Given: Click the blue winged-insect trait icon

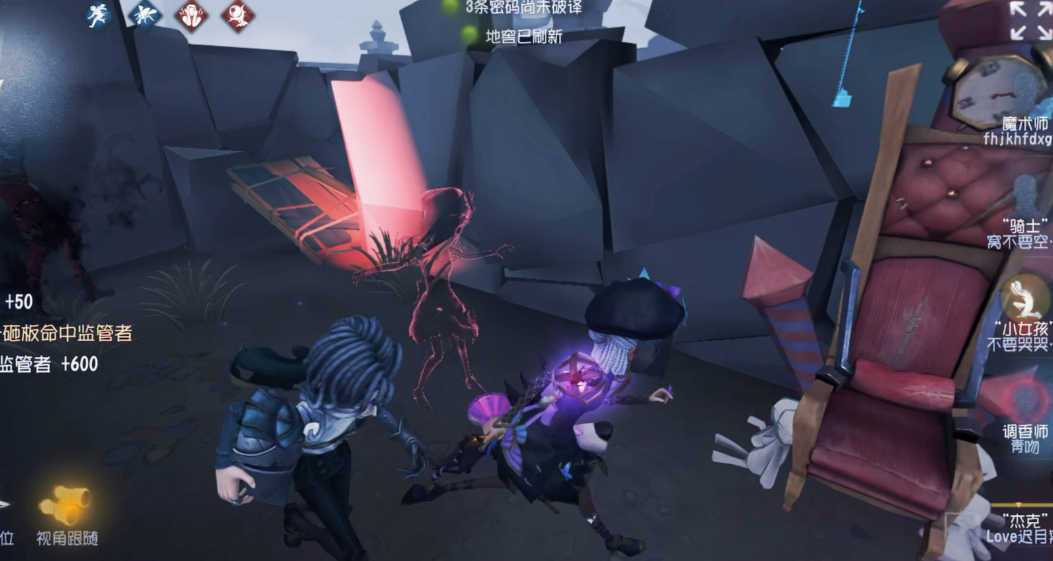Looking at the screenshot, I should coord(144,15).
